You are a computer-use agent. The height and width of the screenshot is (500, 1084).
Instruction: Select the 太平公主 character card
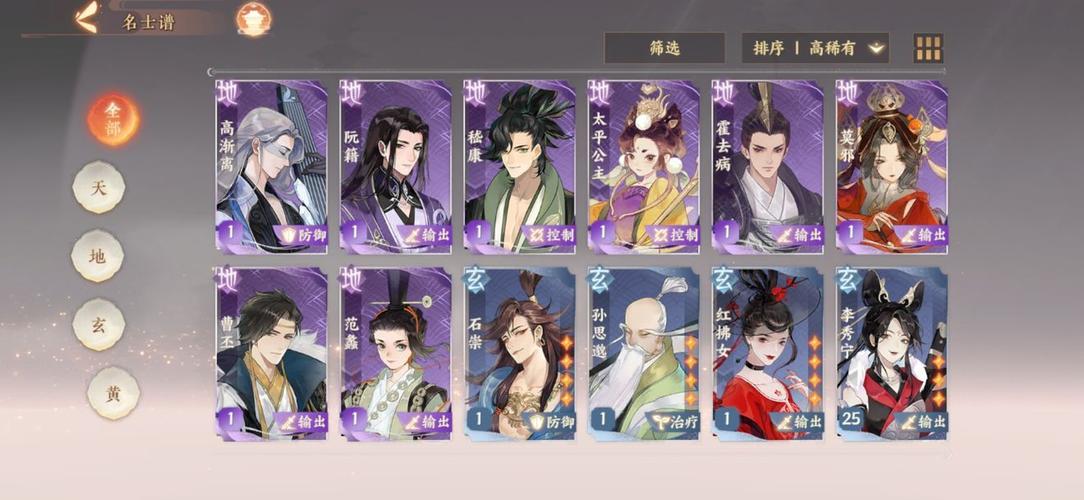coord(643,165)
